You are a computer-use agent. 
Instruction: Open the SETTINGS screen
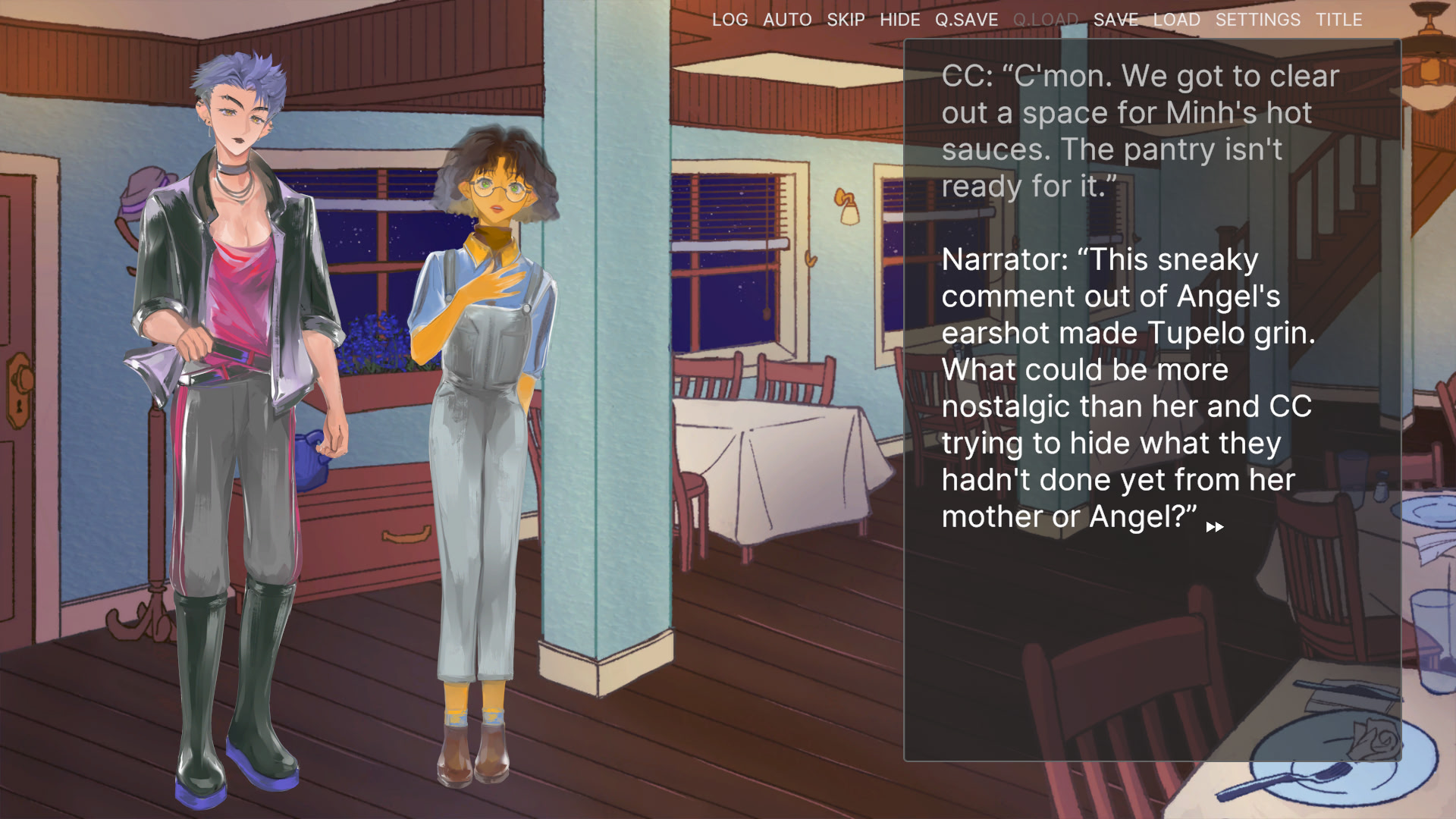(1257, 20)
